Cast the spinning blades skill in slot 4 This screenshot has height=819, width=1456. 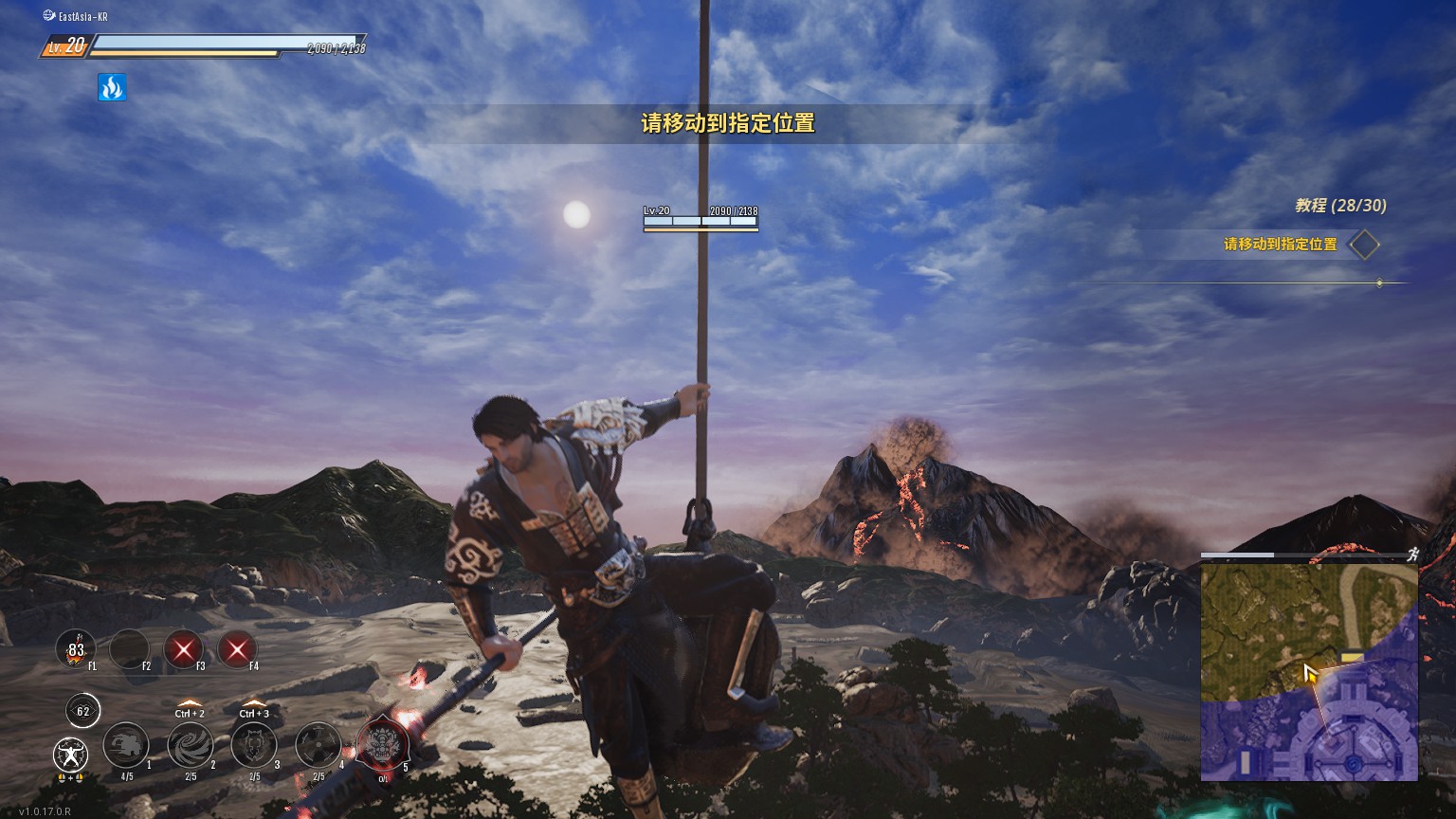point(318,745)
